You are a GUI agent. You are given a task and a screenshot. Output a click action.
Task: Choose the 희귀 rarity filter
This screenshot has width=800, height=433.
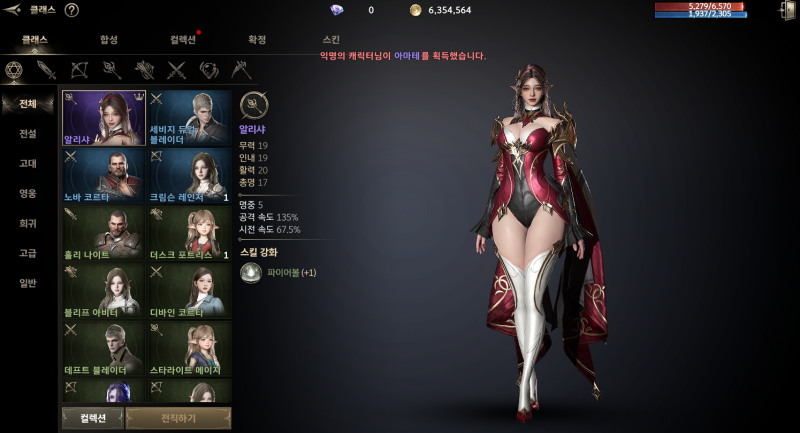(28, 223)
